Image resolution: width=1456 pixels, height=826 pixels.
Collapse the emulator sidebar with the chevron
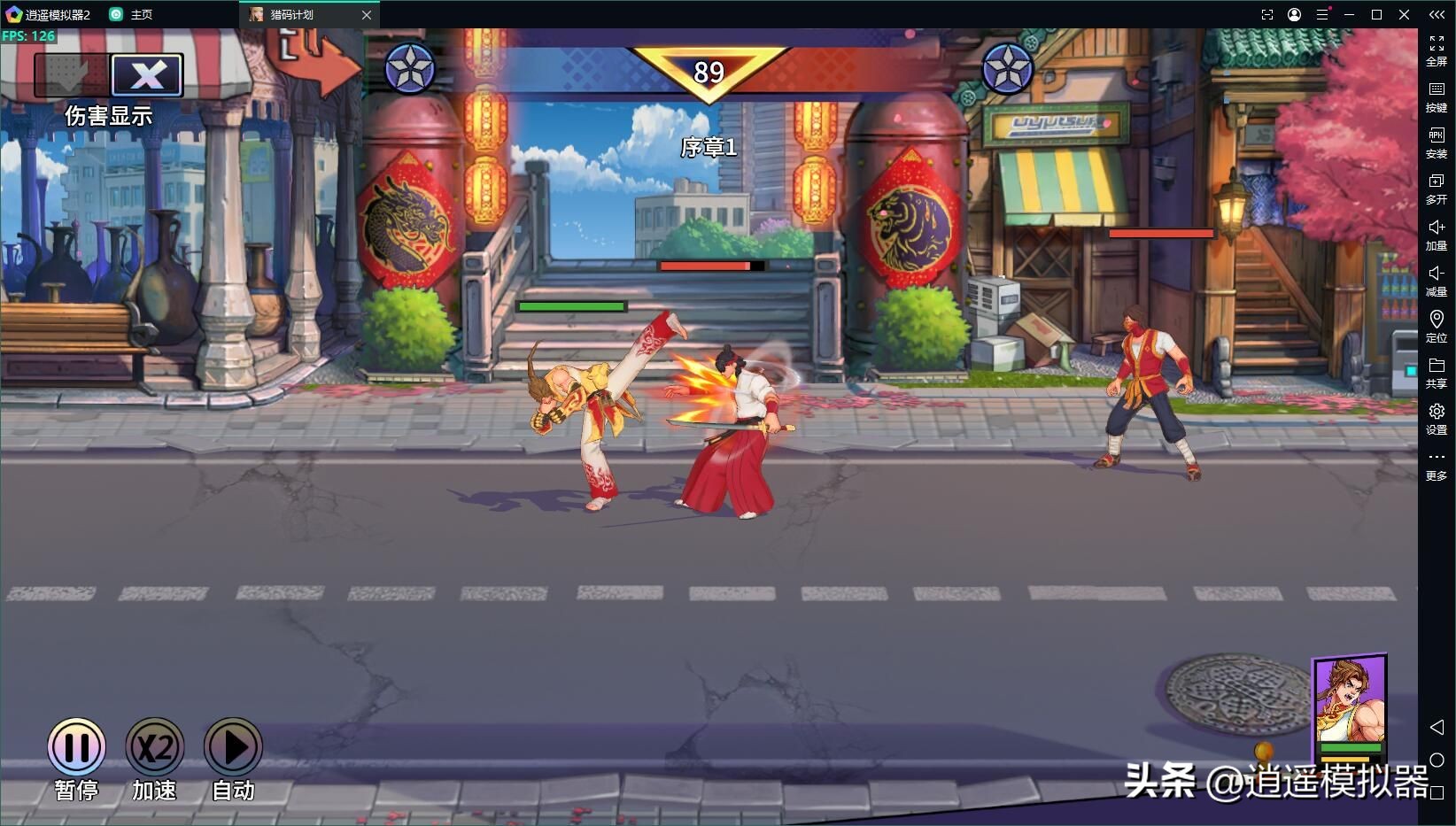tap(1436, 14)
